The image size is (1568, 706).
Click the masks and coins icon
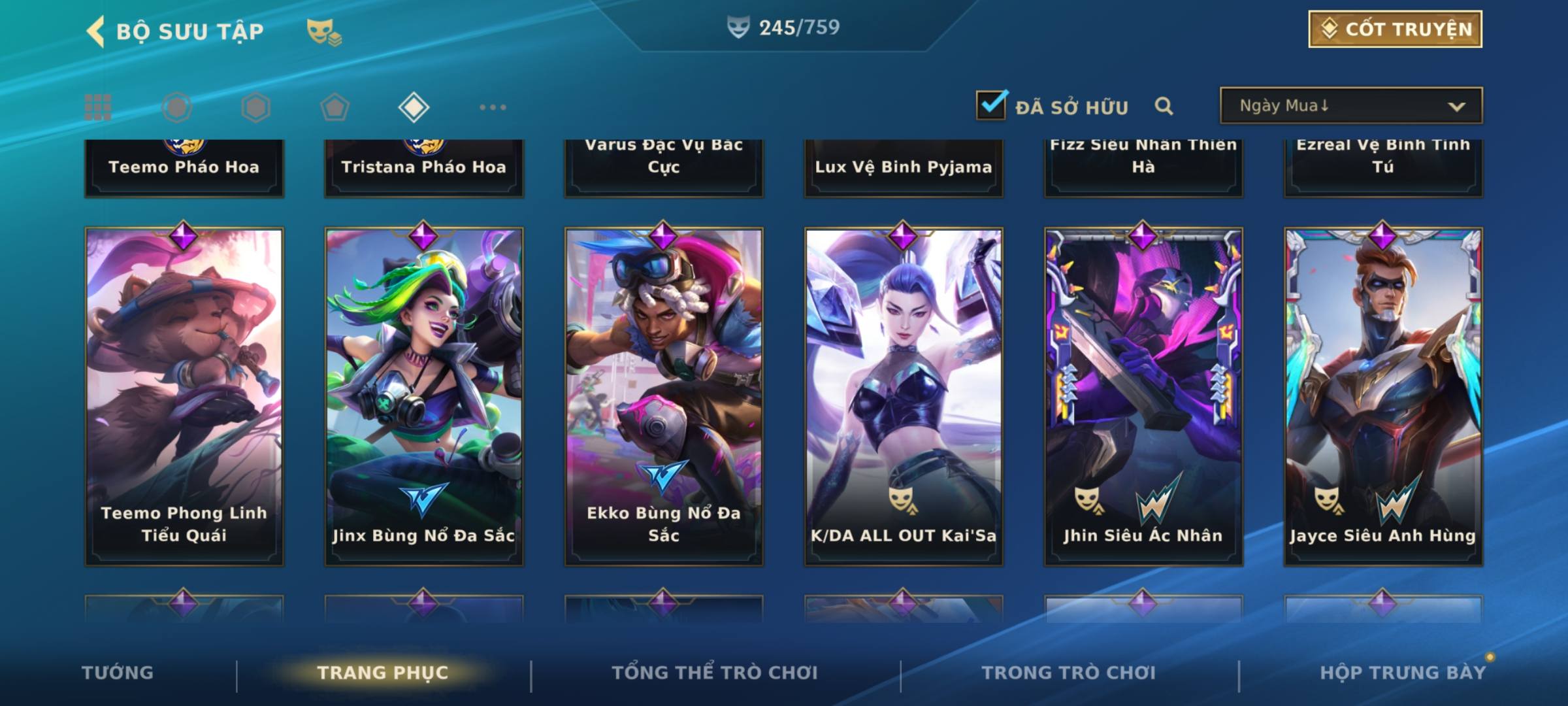point(323,32)
